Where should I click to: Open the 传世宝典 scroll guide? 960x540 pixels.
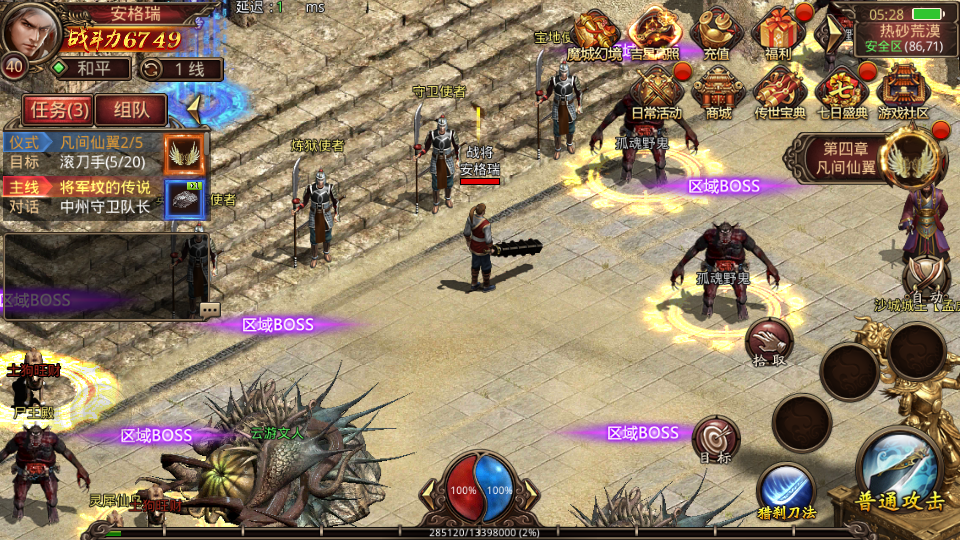[780, 92]
